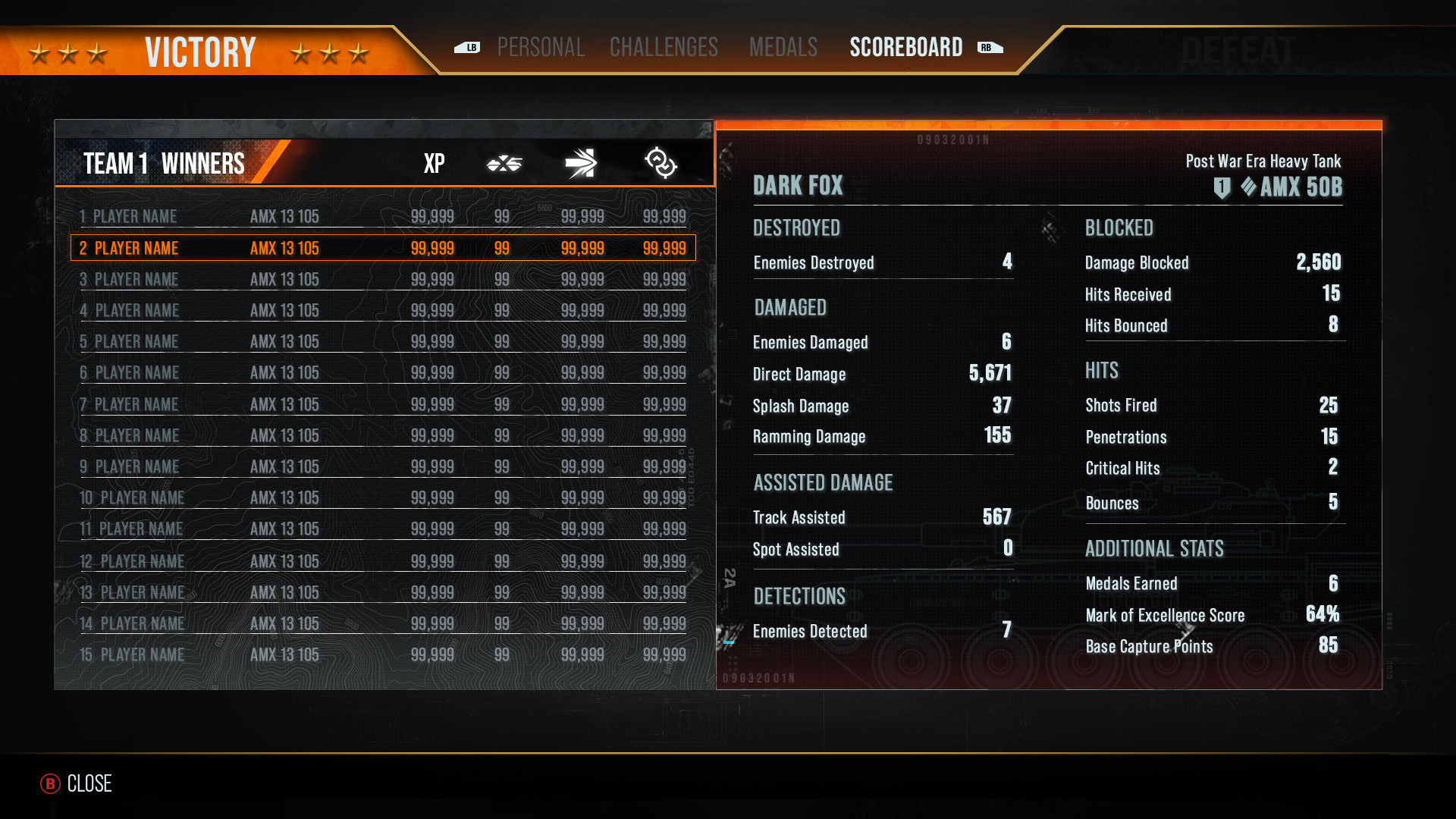Viewport: 1456px width, 819px height.
Task: Select player row number 15
Action: tap(383, 654)
